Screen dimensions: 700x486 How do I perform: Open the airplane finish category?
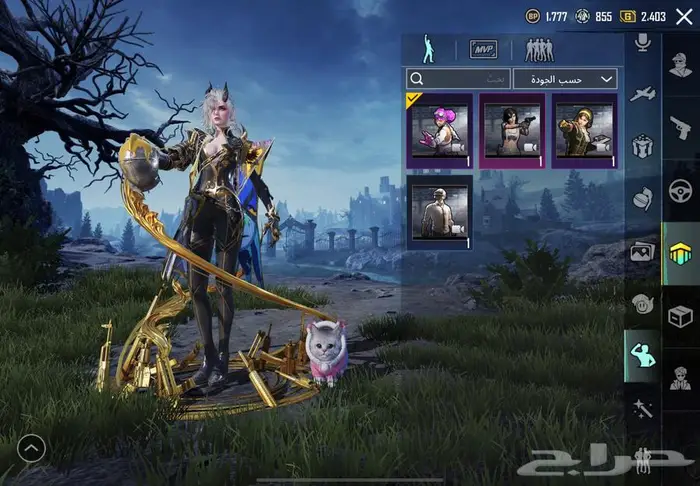(643, 93)
